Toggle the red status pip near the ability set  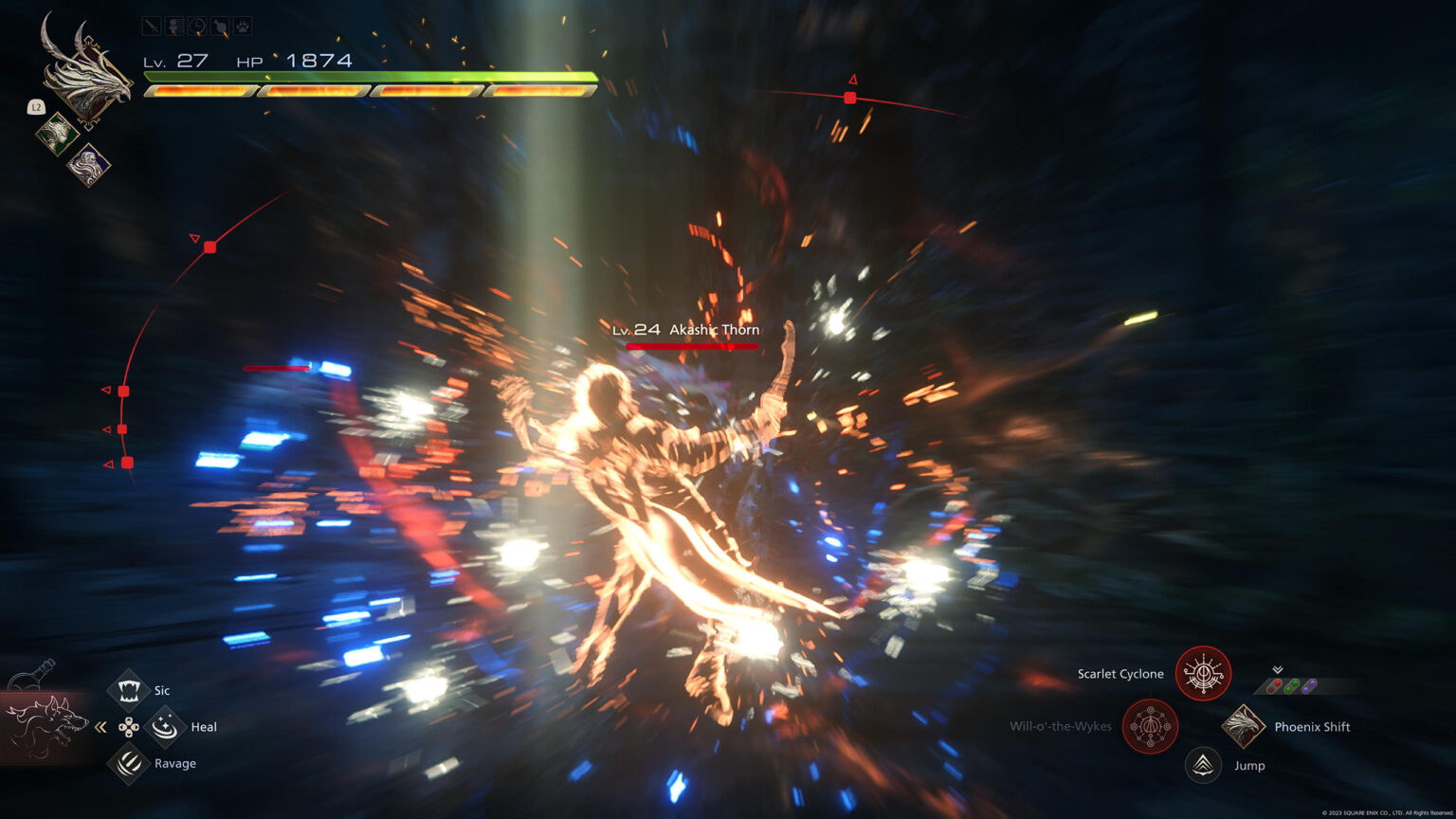click(1272, 685)
